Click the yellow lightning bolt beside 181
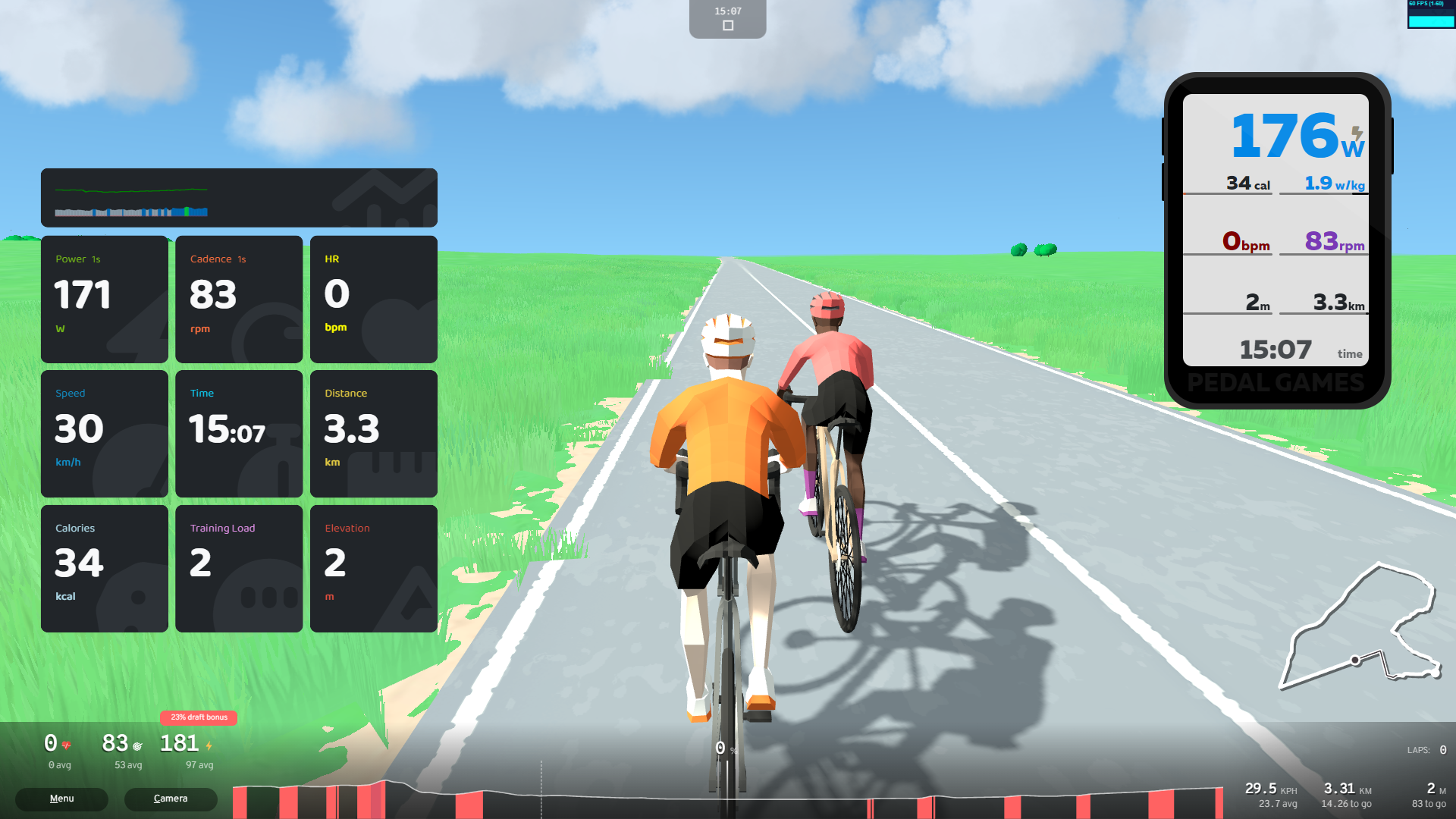Image resolution: width=1456 pixels, height=819 pixels. (209, 745)
